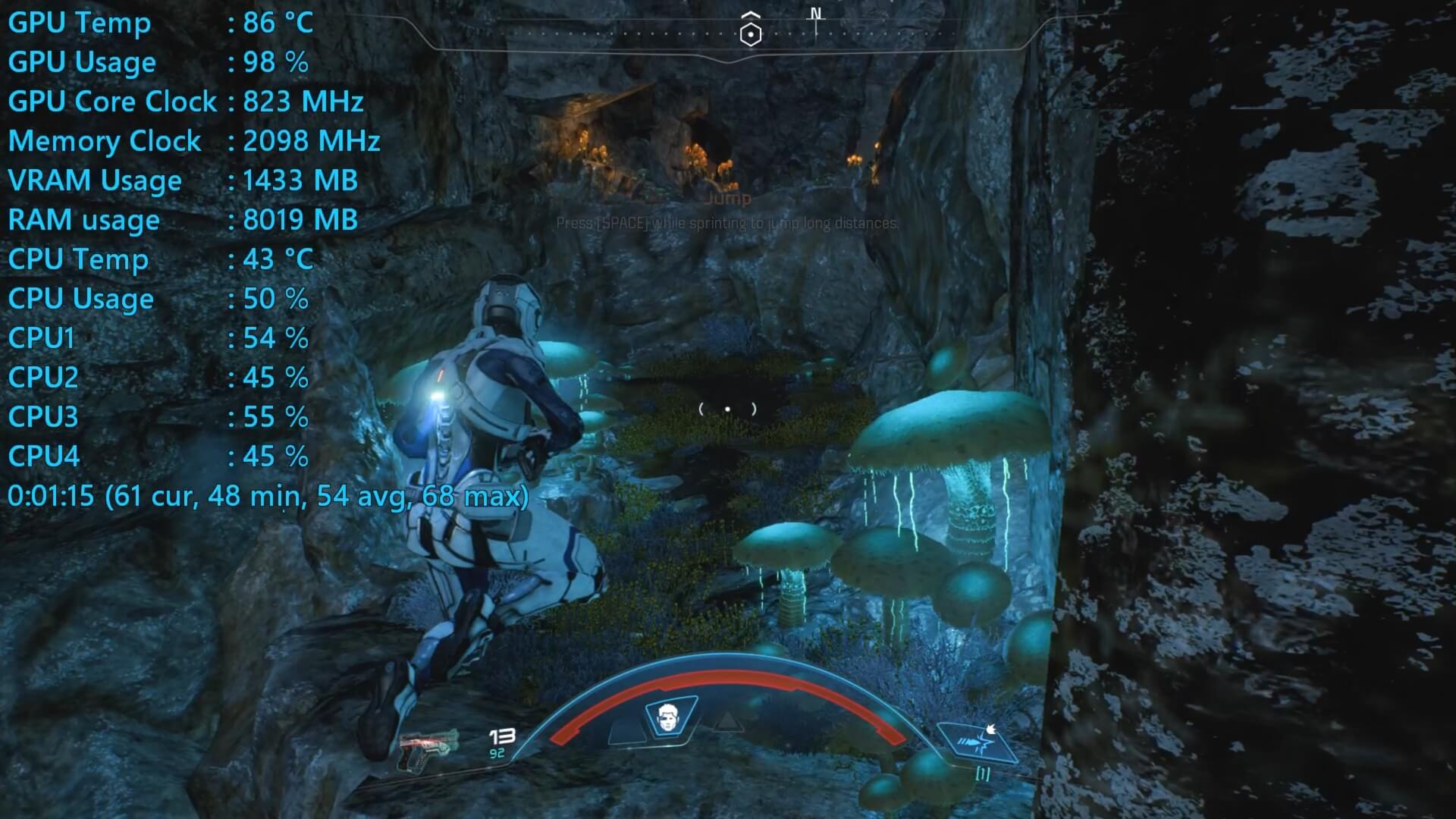Click the North indicator on the compass
The height and width of the screenshot is (819, 1456).
click(x=816, y=14)
